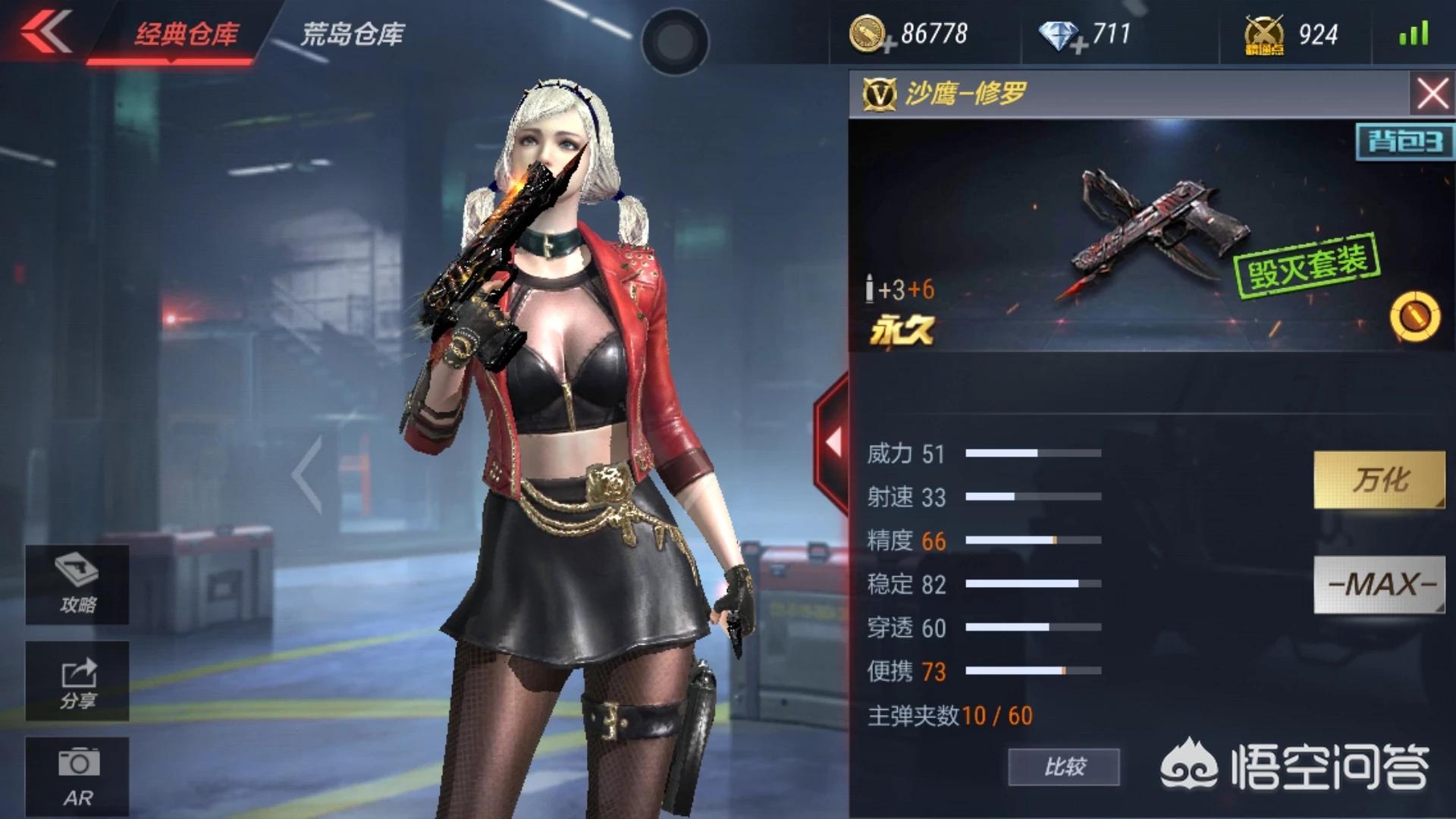Go back with the red arrow button

[45, 32]
